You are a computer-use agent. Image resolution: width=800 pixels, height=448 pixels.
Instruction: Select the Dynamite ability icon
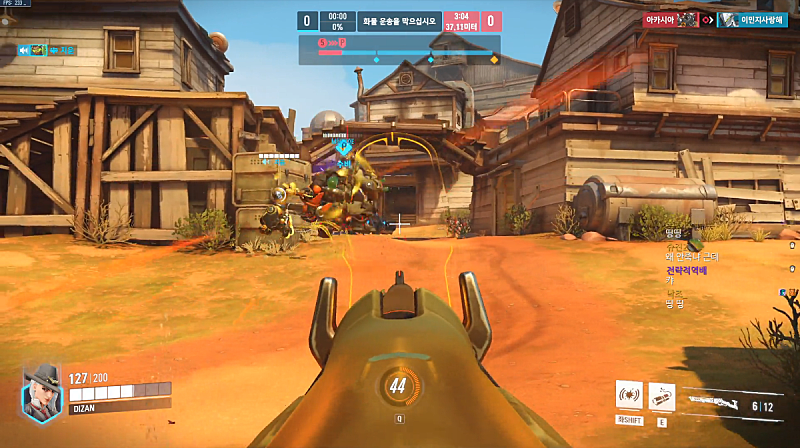[x=661, y=394]
